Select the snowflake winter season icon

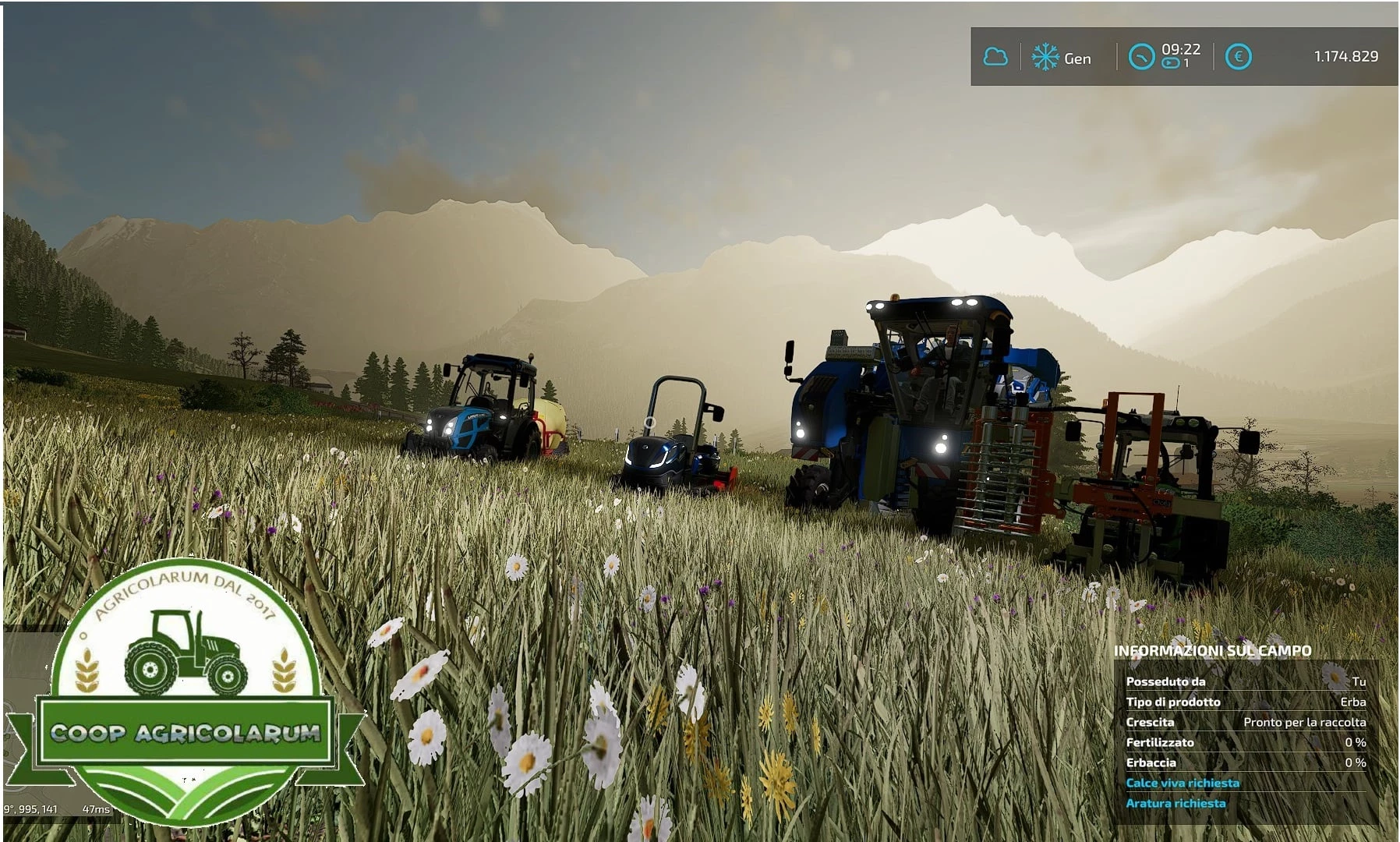click(x=1043, y=56)
